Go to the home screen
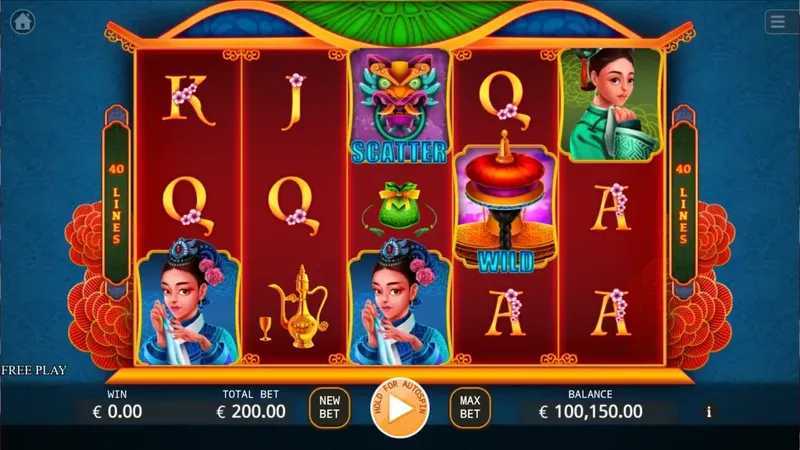 coord(22,21)
